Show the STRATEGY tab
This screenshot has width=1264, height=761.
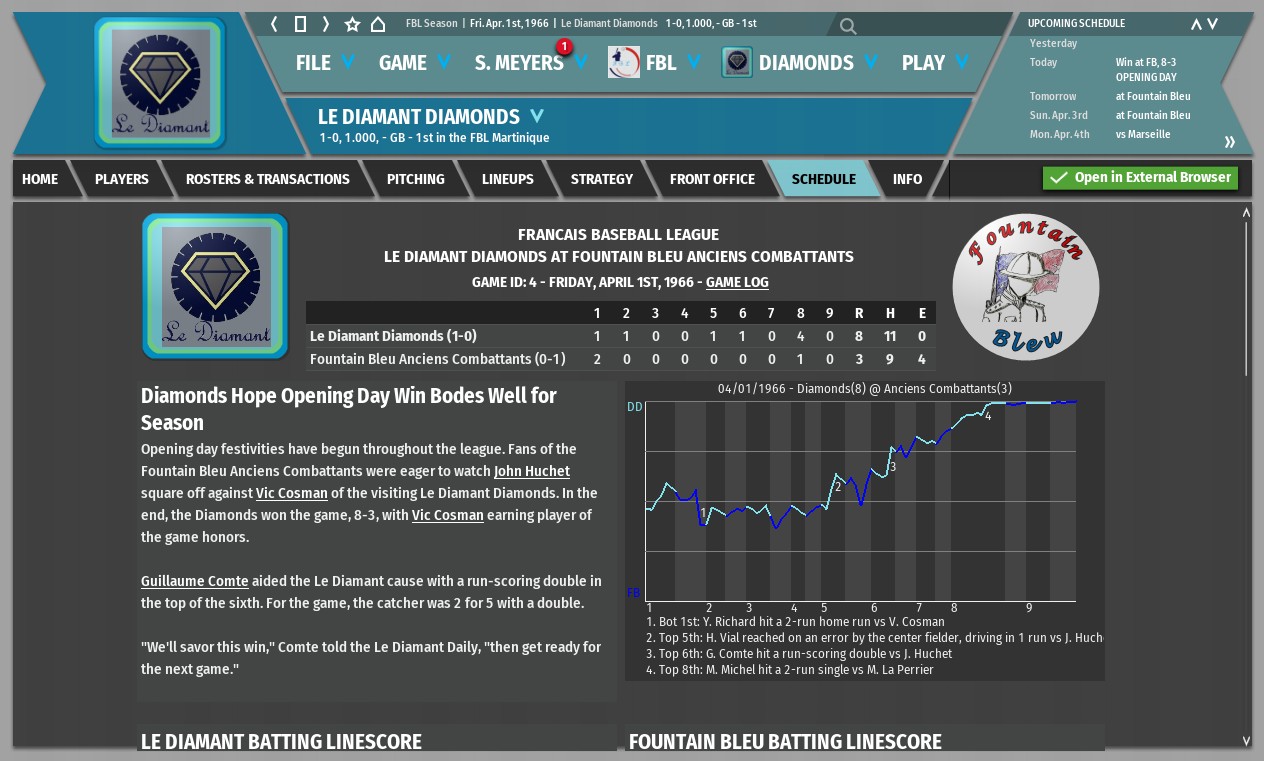[x=602, y=179]
